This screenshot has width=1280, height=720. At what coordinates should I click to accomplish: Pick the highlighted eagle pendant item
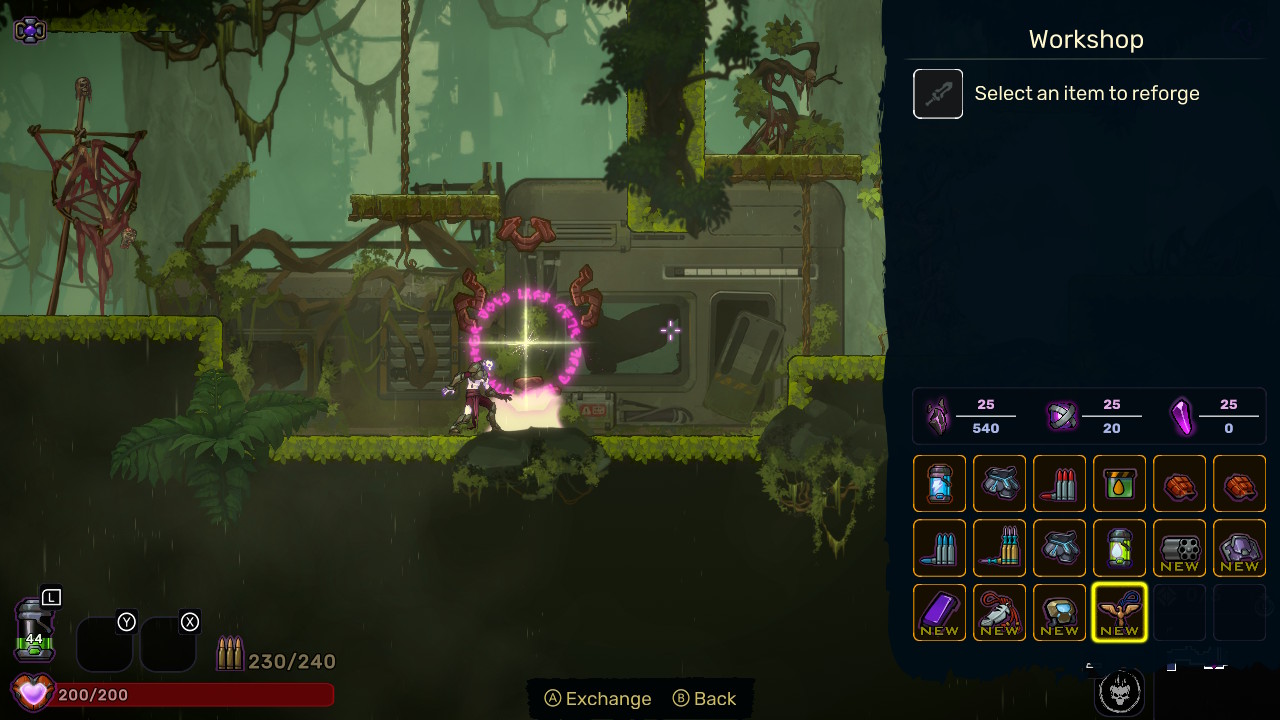(1119, 612)
